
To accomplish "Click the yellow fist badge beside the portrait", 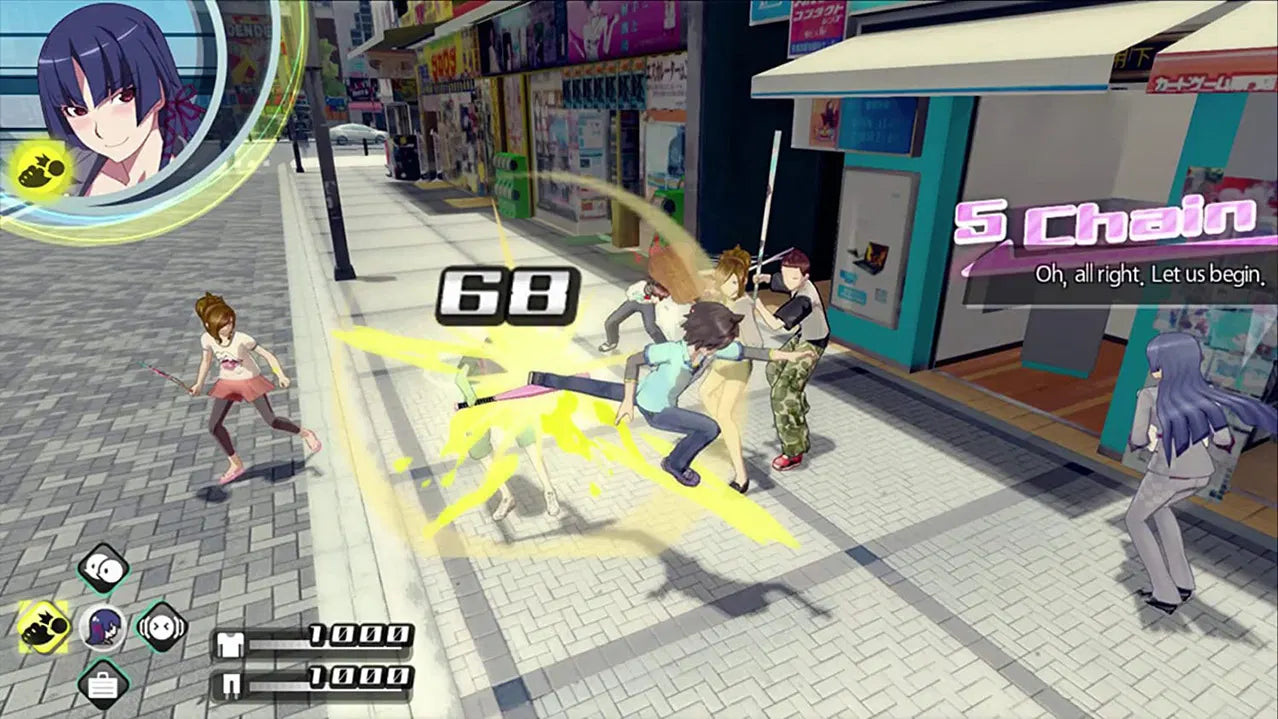I will point(42,166).
